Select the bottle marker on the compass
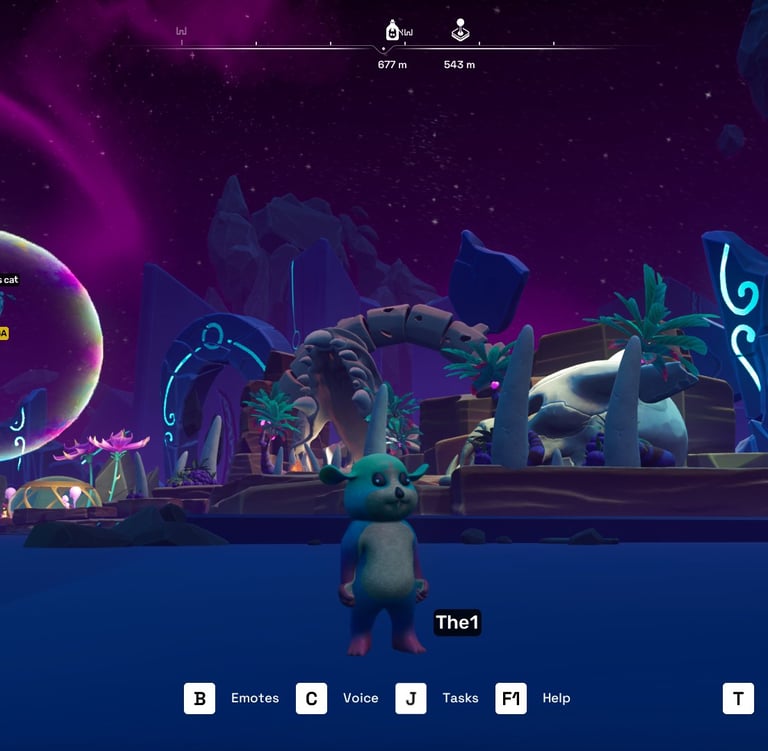This screenshot has height=751, width=768. pyautogui.click(x=393, y=31)
